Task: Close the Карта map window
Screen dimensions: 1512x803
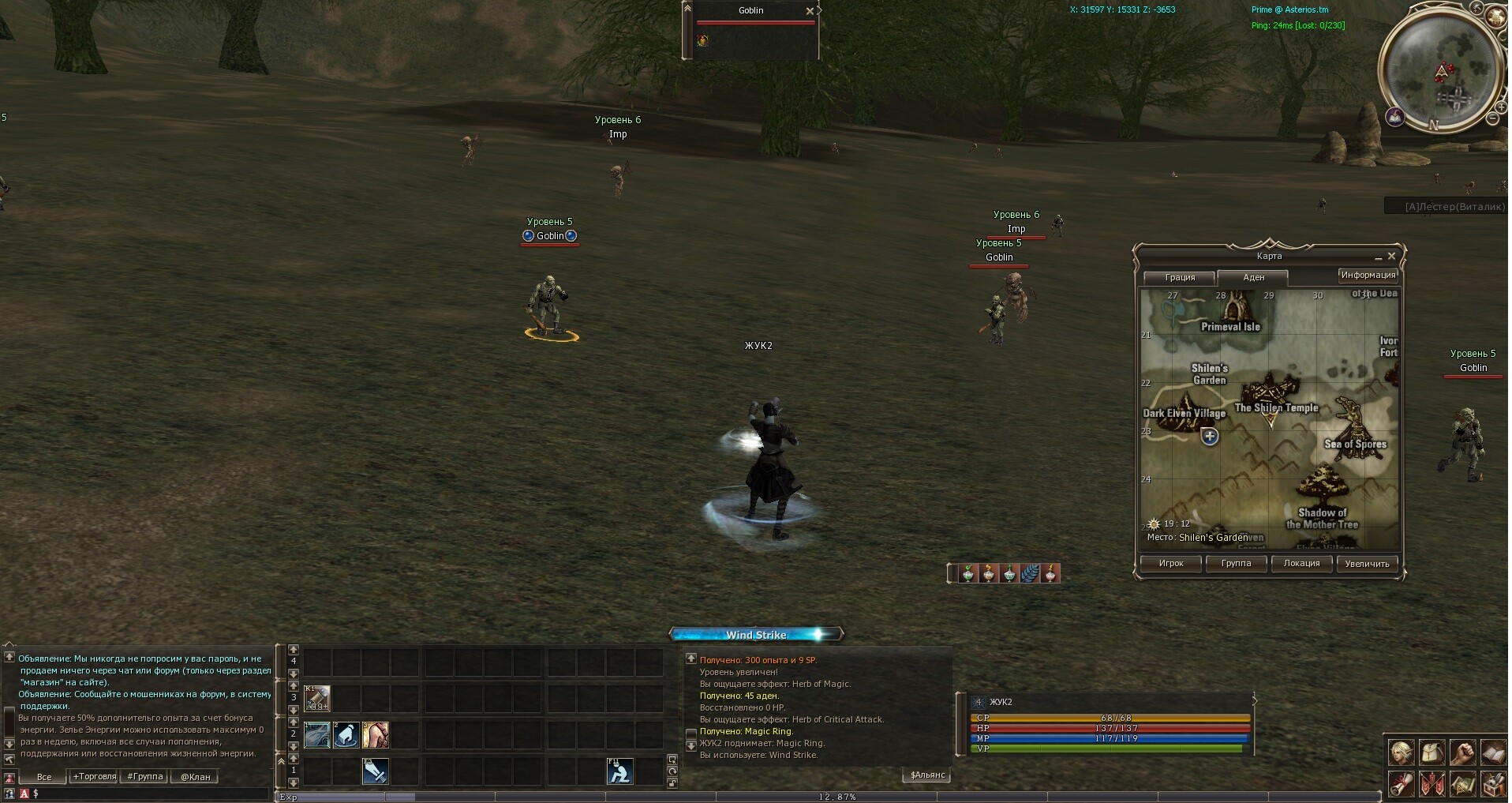Action: [1391, 257]
